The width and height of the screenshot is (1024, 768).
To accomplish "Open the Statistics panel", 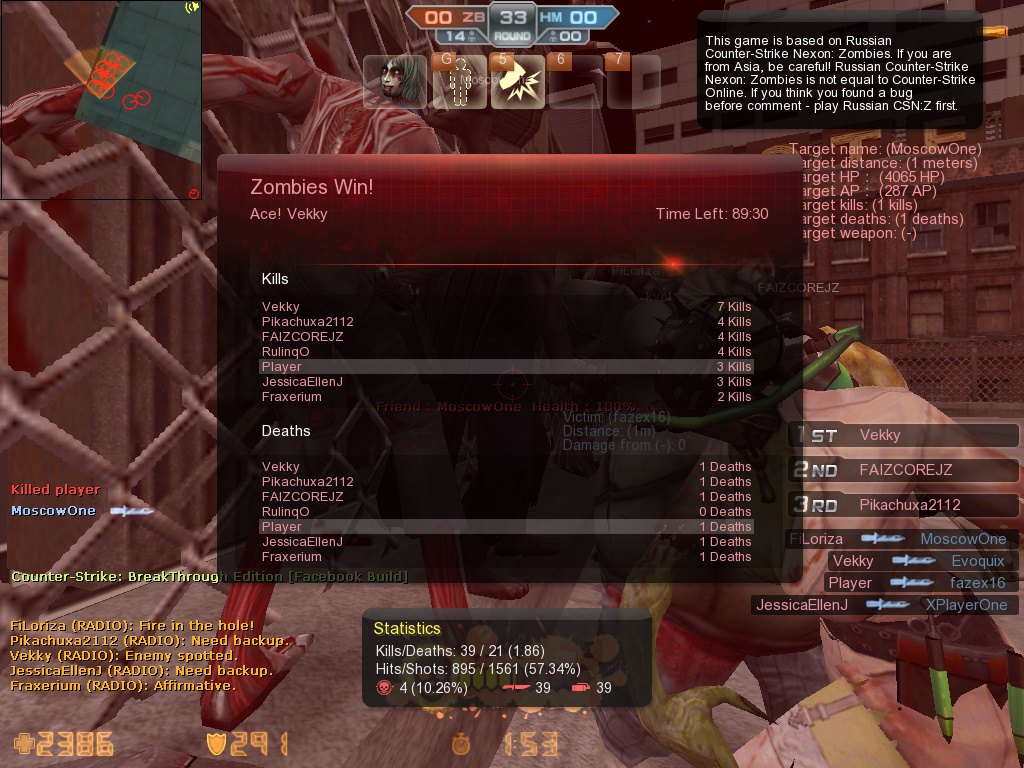I will pos(506,659).
